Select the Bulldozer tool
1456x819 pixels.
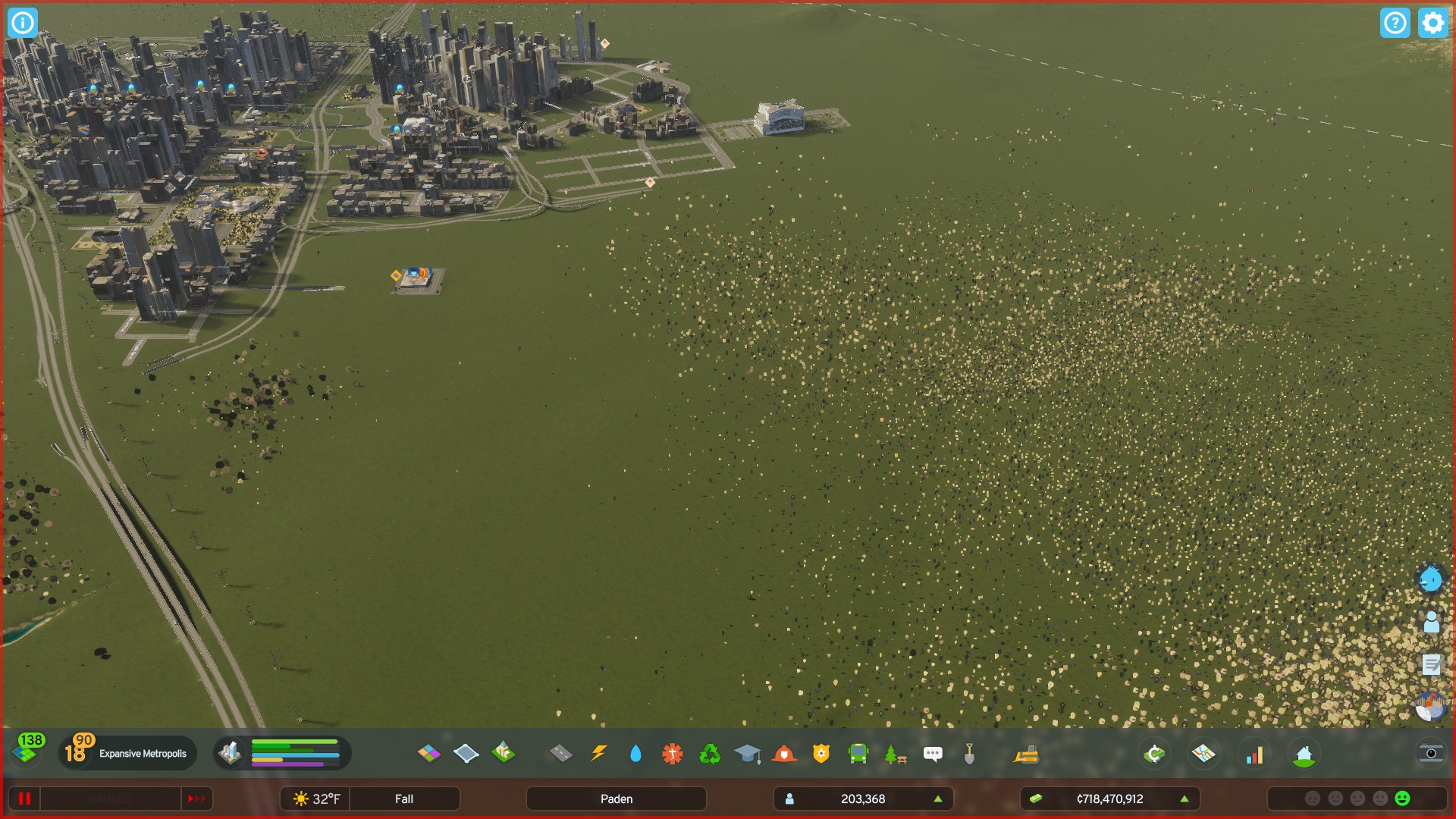(x=1026, y=754)
